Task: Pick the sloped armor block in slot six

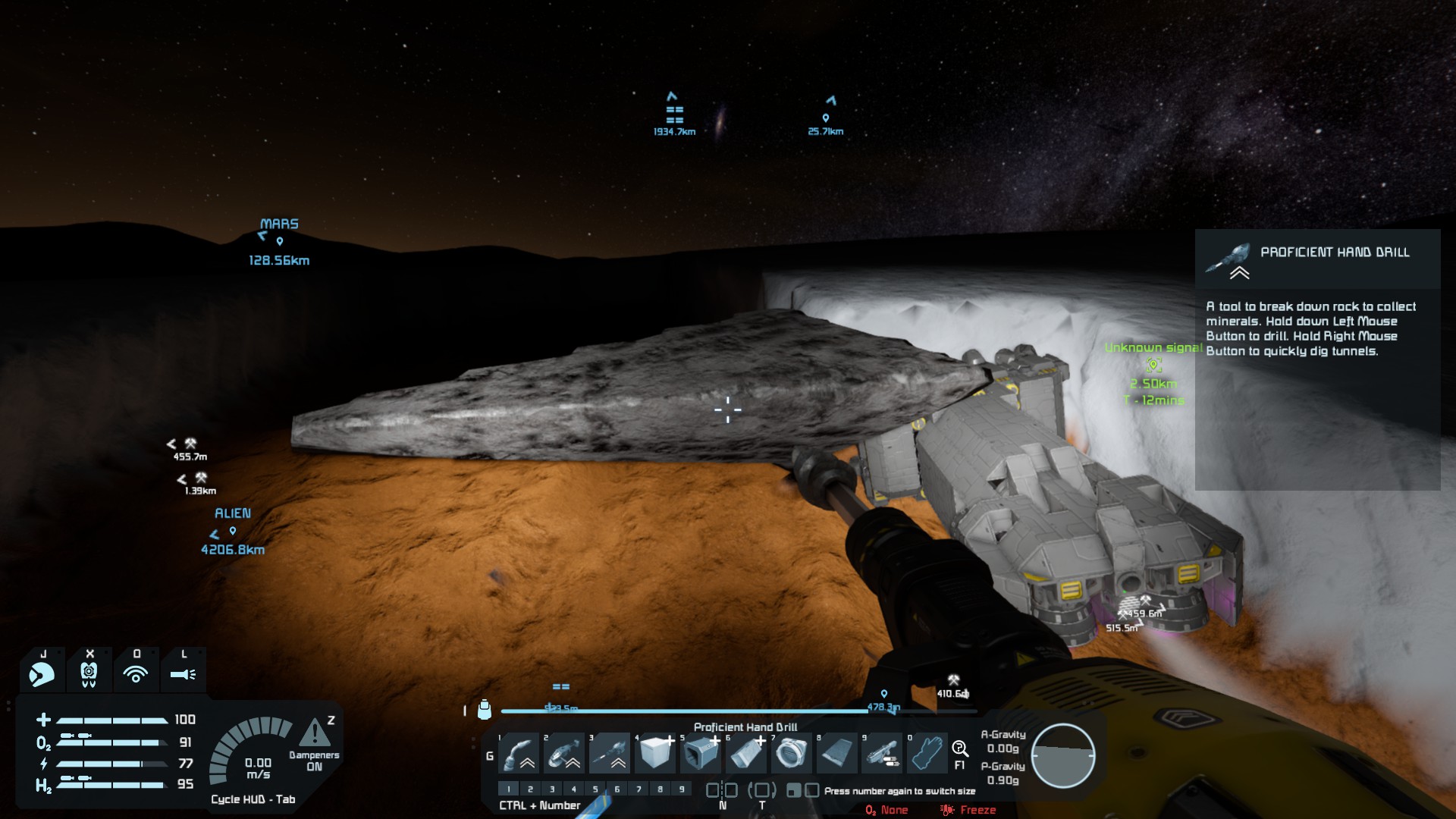Action: [x=747, y=754]
